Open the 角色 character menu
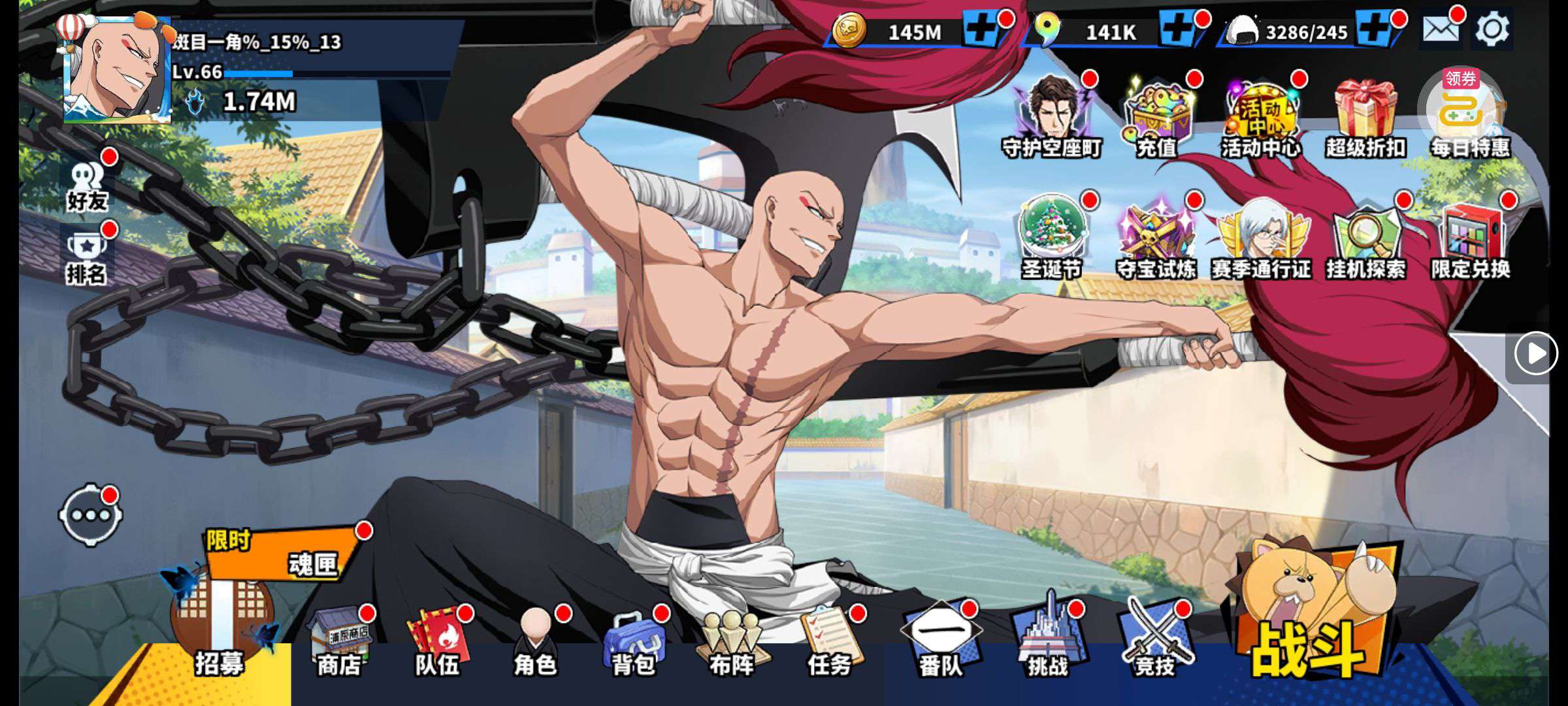This screenshot has height=706, width=1568. [536, 644]
